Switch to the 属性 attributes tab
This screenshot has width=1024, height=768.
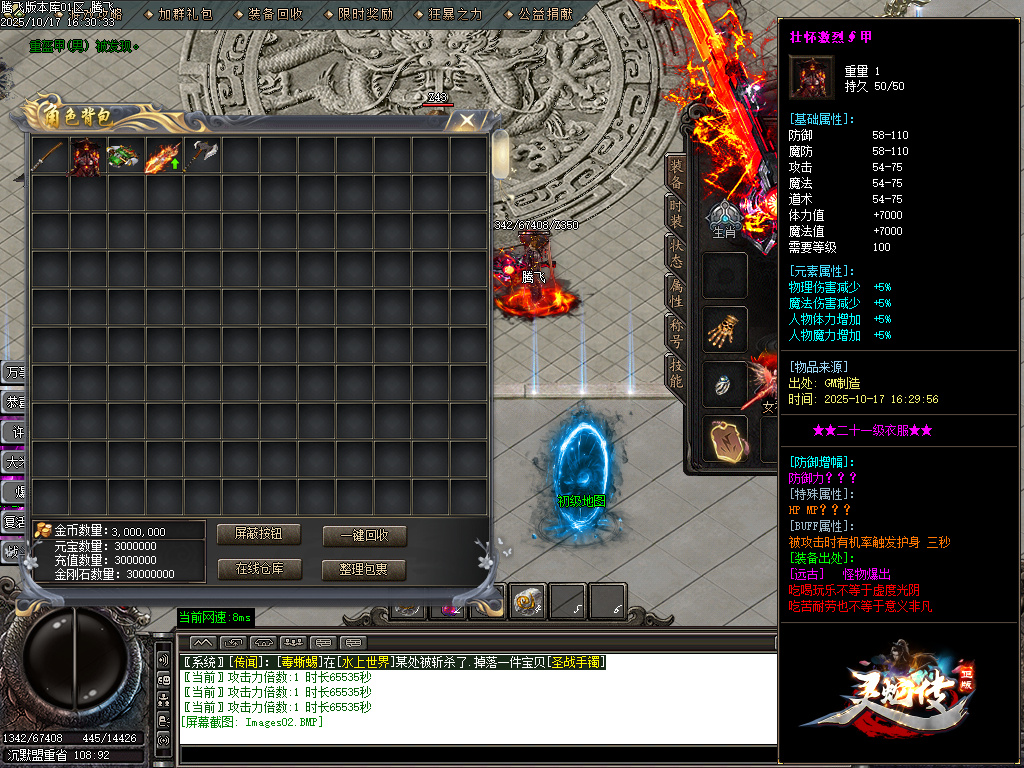[x=676, y=292]
